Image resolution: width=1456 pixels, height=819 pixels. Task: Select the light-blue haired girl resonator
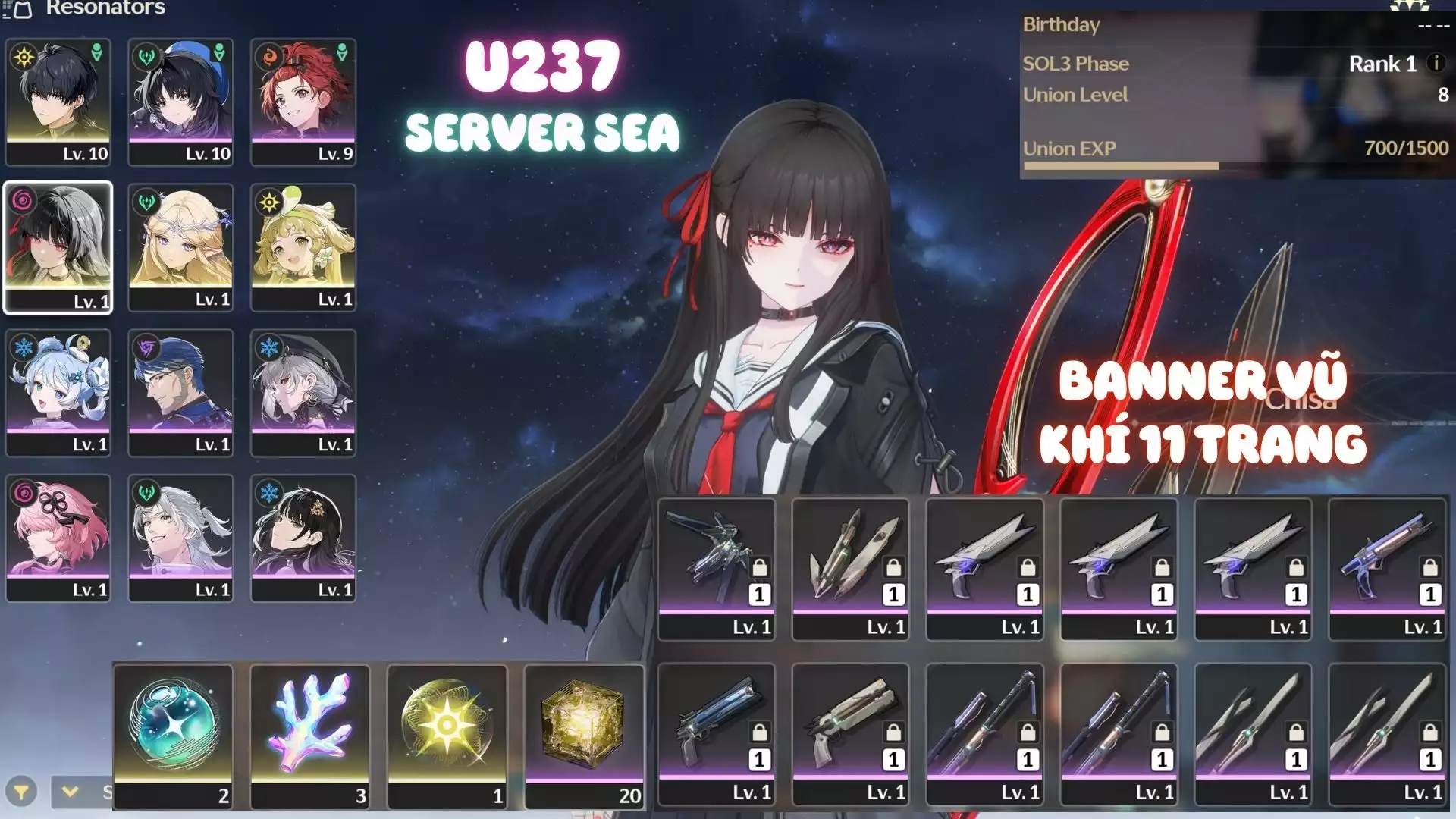pyautogui.click(x=58, y=392)
